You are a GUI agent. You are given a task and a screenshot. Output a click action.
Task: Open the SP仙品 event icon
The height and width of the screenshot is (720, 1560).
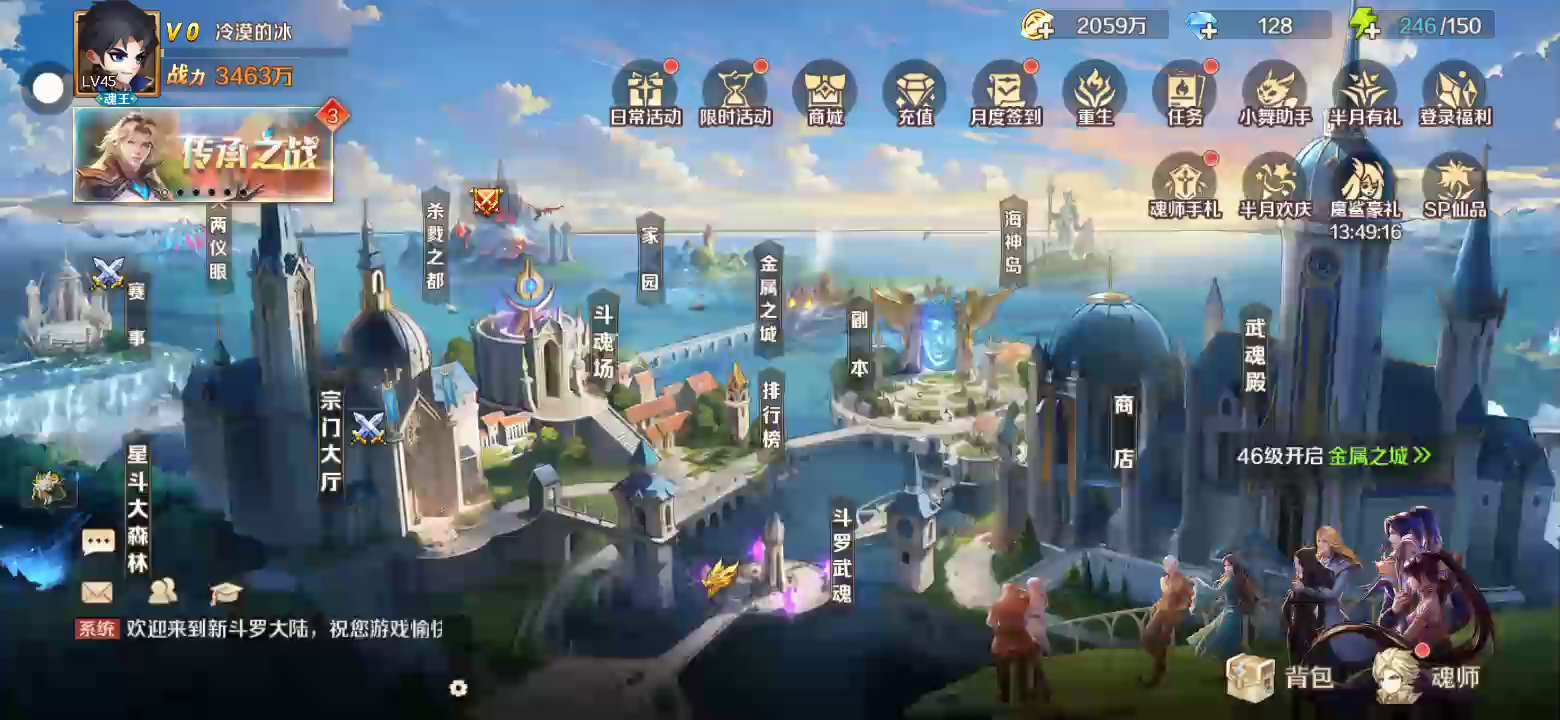tap(1455, 184)
